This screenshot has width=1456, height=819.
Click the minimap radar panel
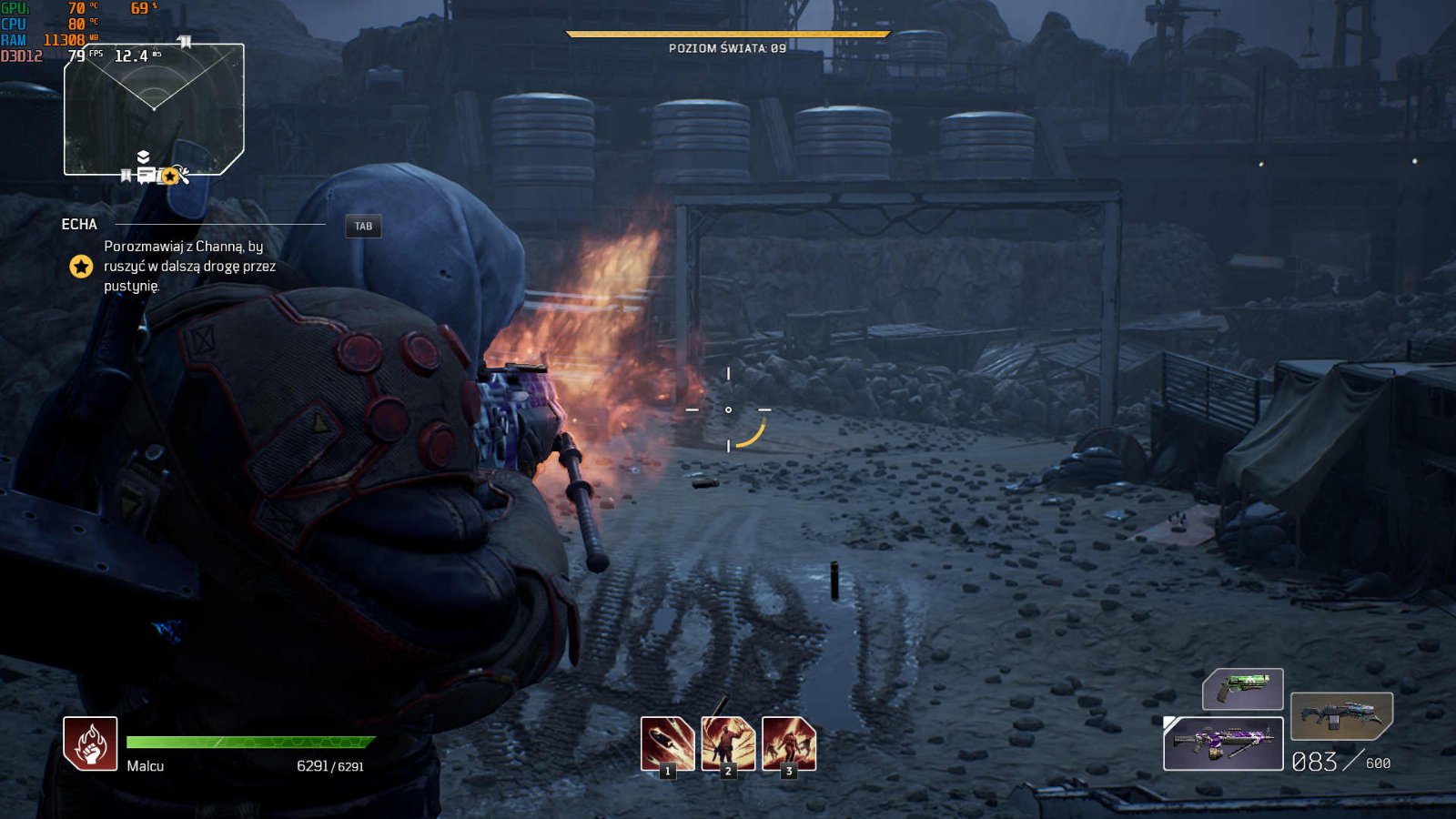click(x=154, y=109)
